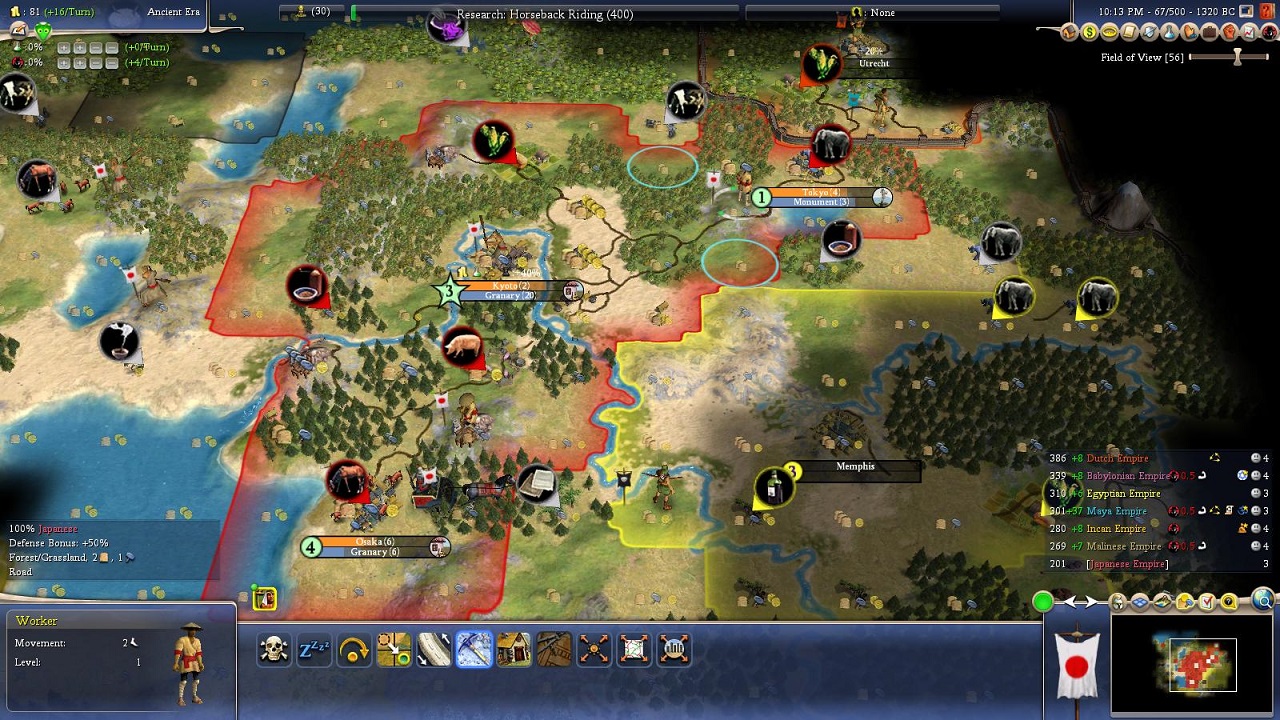Click the green end turn button

[x=1043, y=601]
